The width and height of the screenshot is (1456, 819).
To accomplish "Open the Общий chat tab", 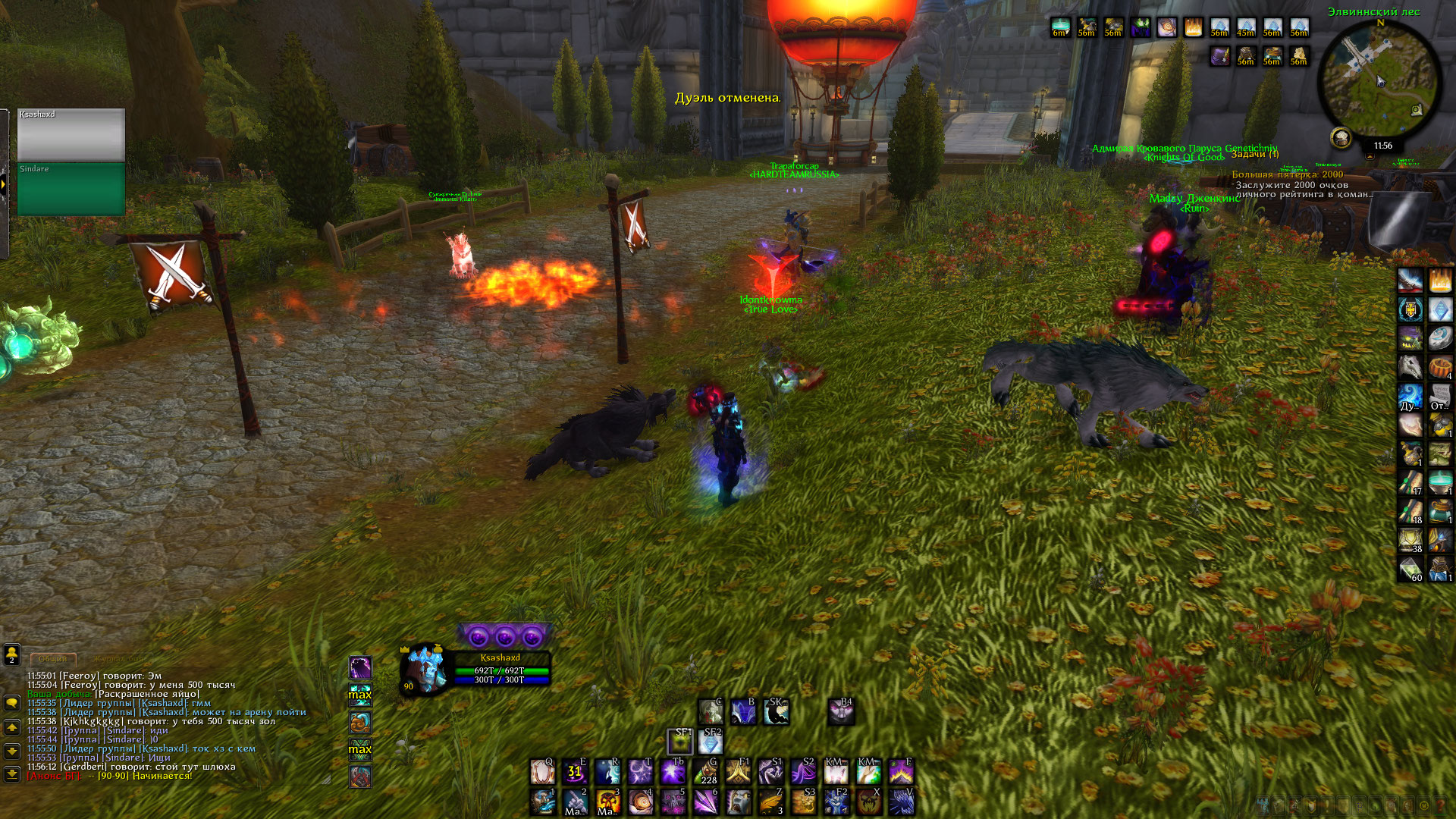I will click(x=53, y=658).
